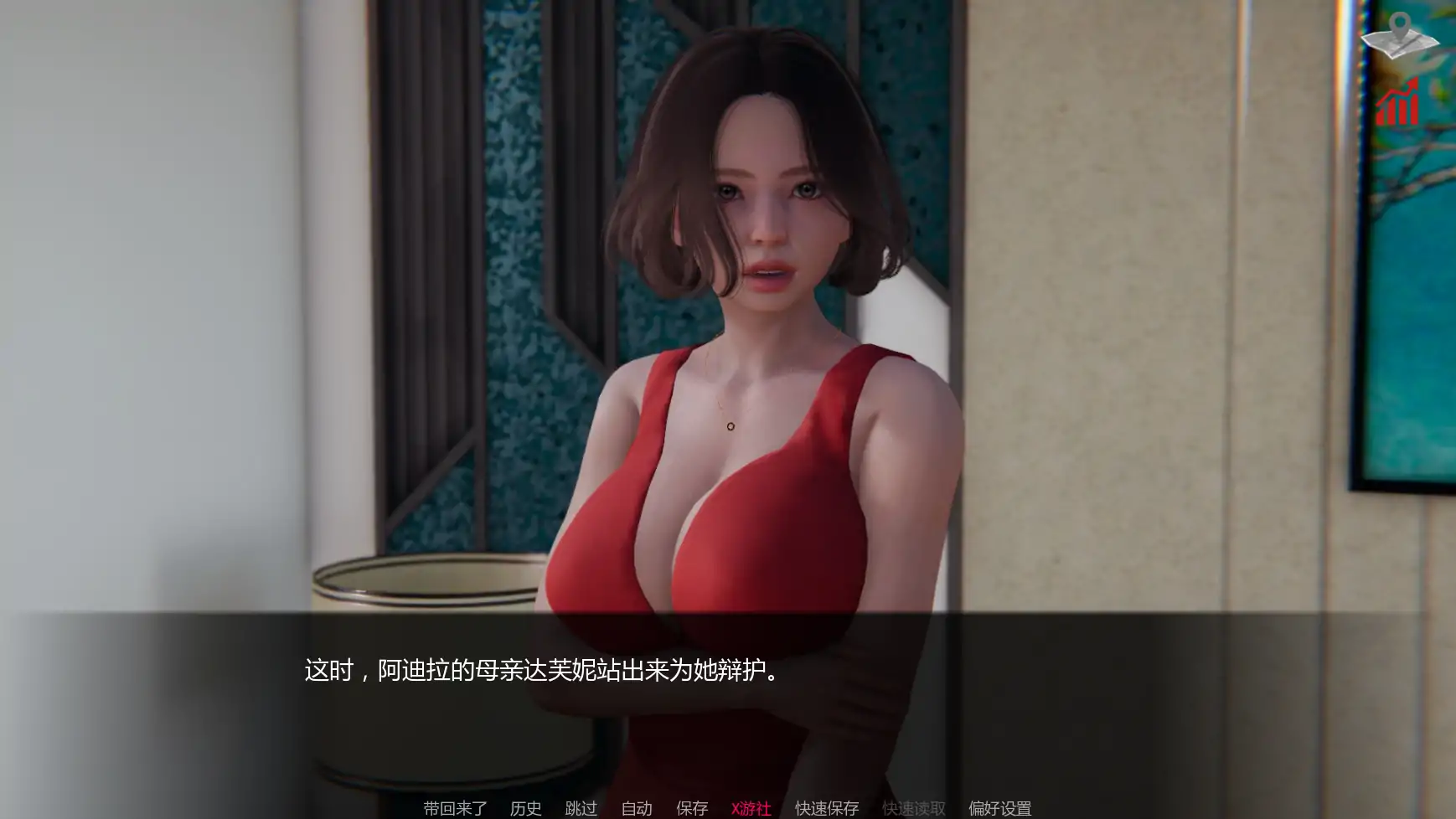Follow the red X游社 link
The image size is (1456, 819).
[x=751, y=809]
